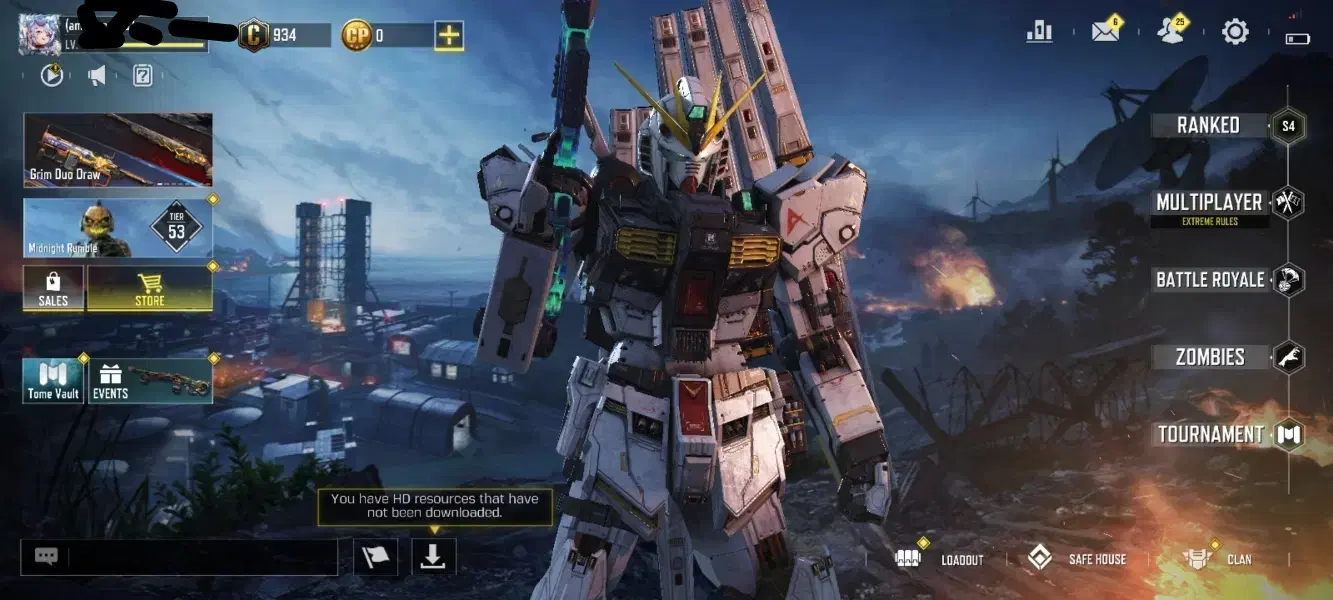1333x600 pixels.
Task: Open the friends list icon
Action: (1169, 32)
